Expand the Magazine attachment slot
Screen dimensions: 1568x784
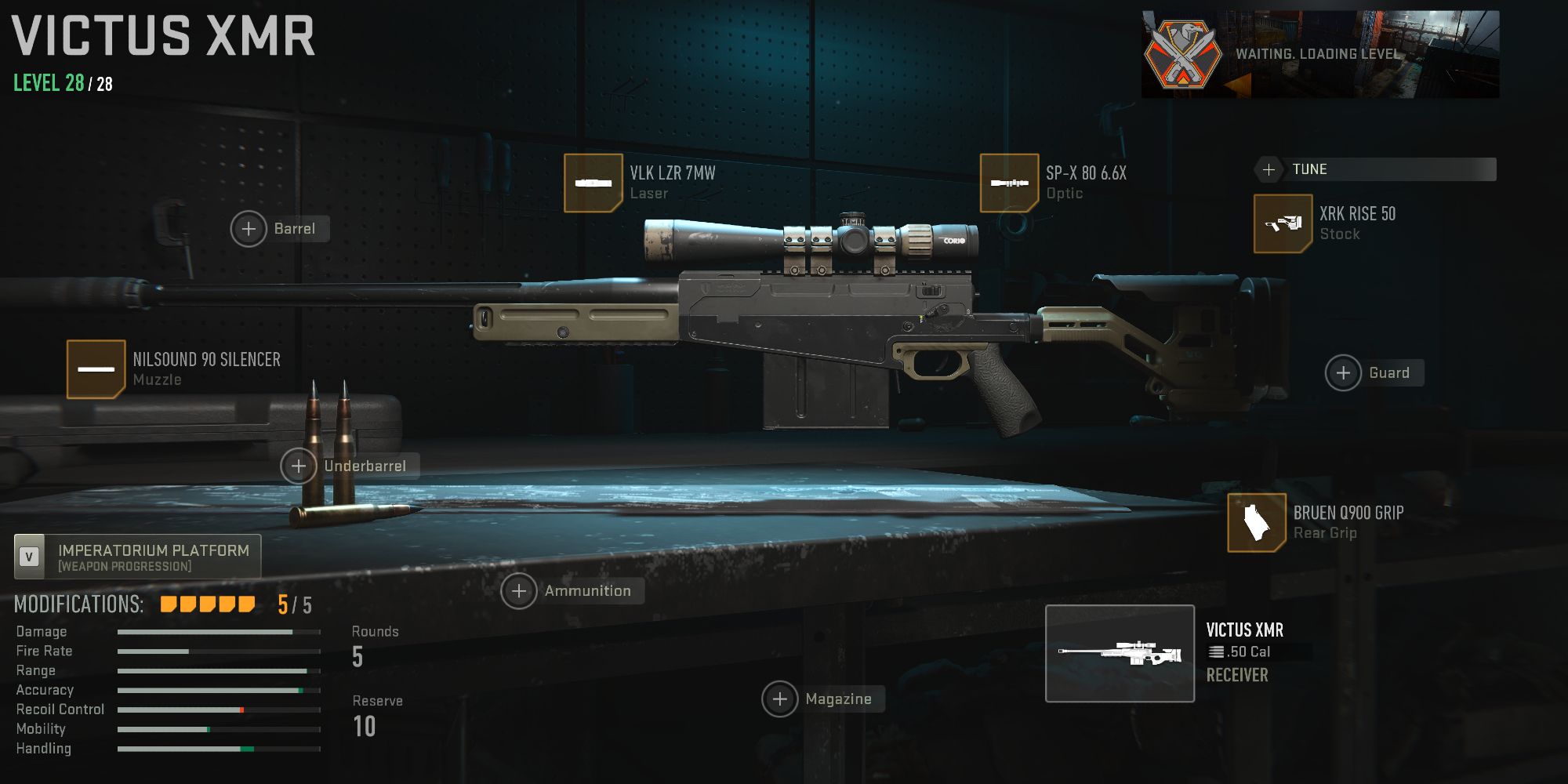point(780,699)
